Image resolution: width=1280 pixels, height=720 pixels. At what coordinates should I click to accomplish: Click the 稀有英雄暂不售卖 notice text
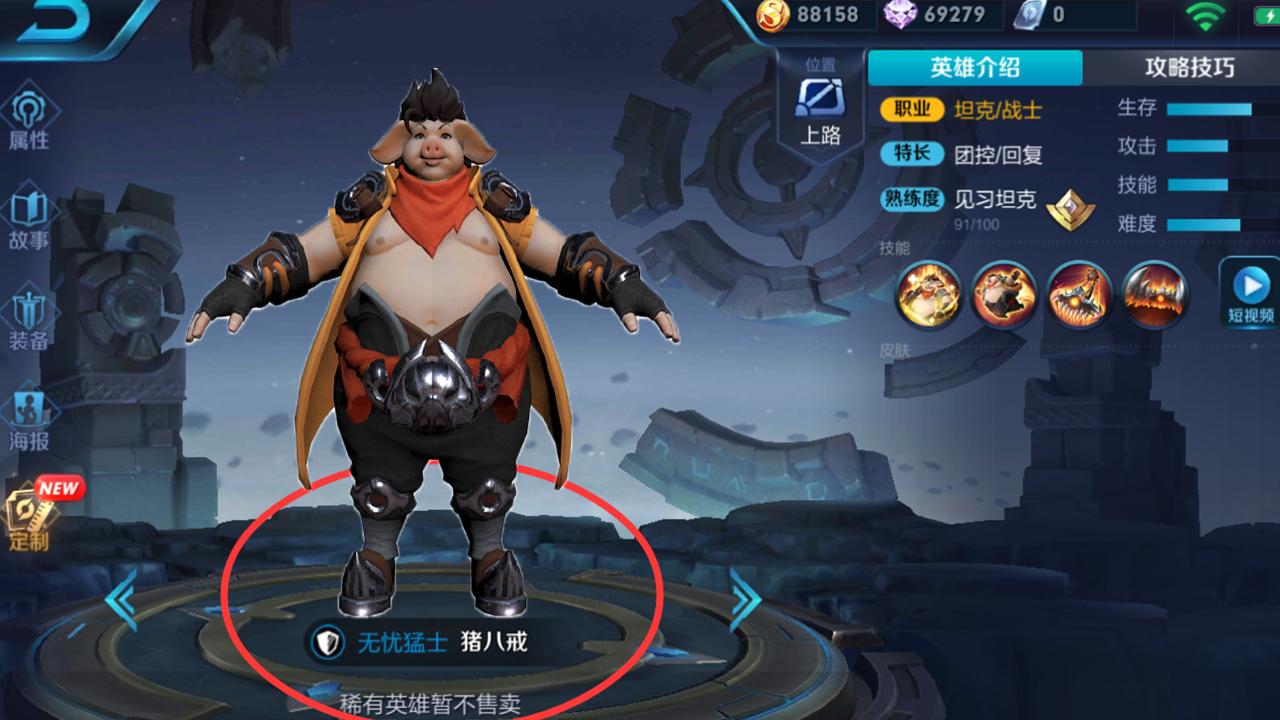pyautogui.click(x=430, y=701)
